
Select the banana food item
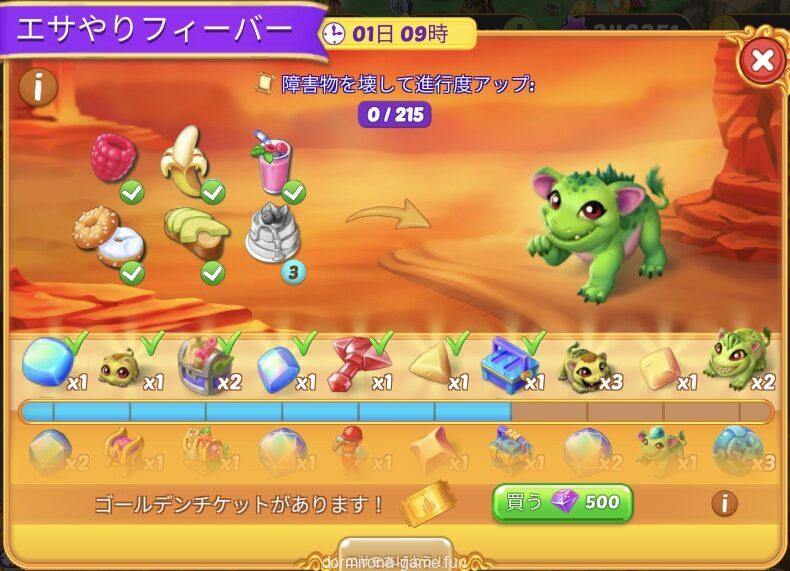(x=187, y=162)
